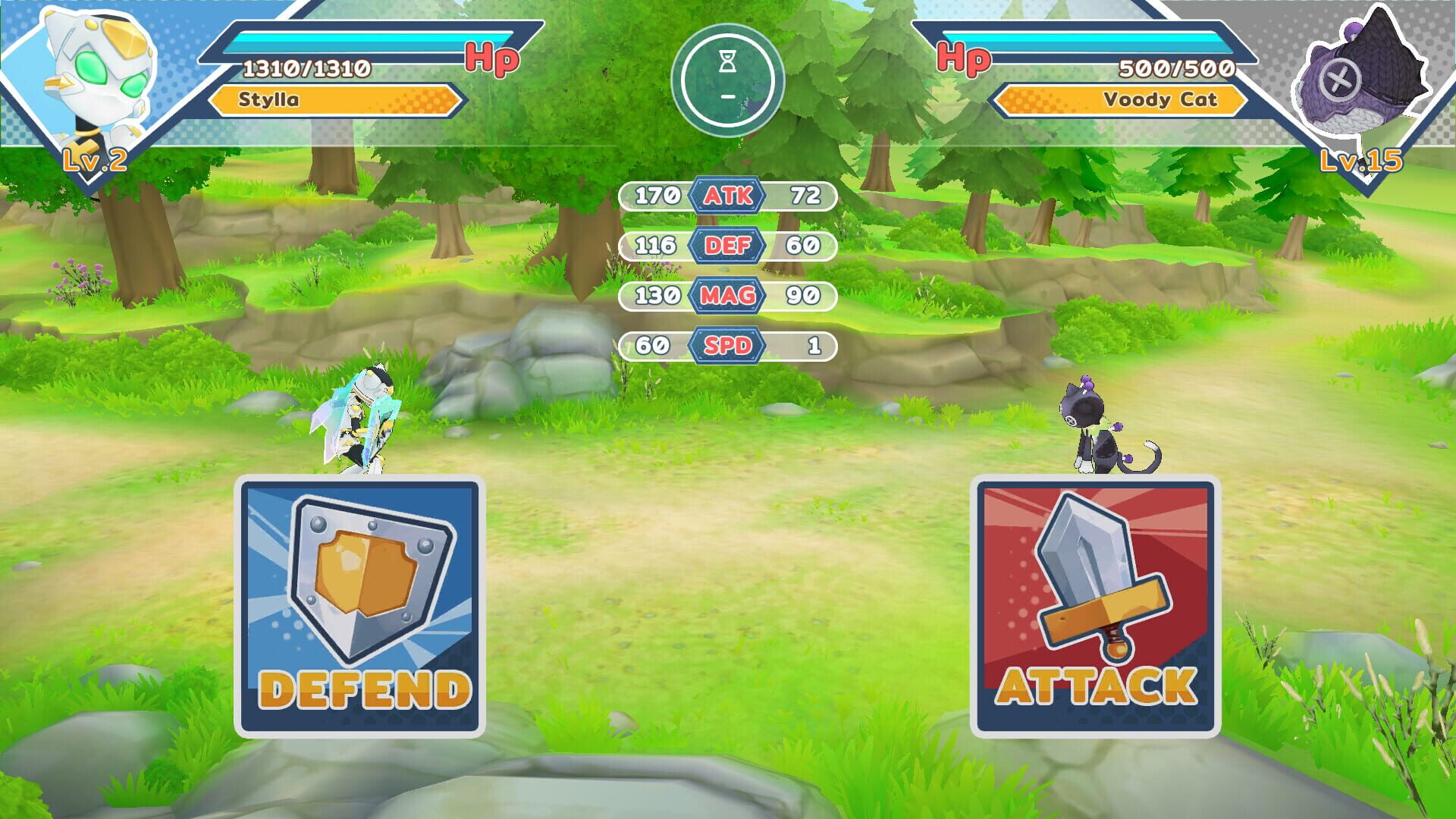Click the DEF stat hexagon badge

(729, 246)
